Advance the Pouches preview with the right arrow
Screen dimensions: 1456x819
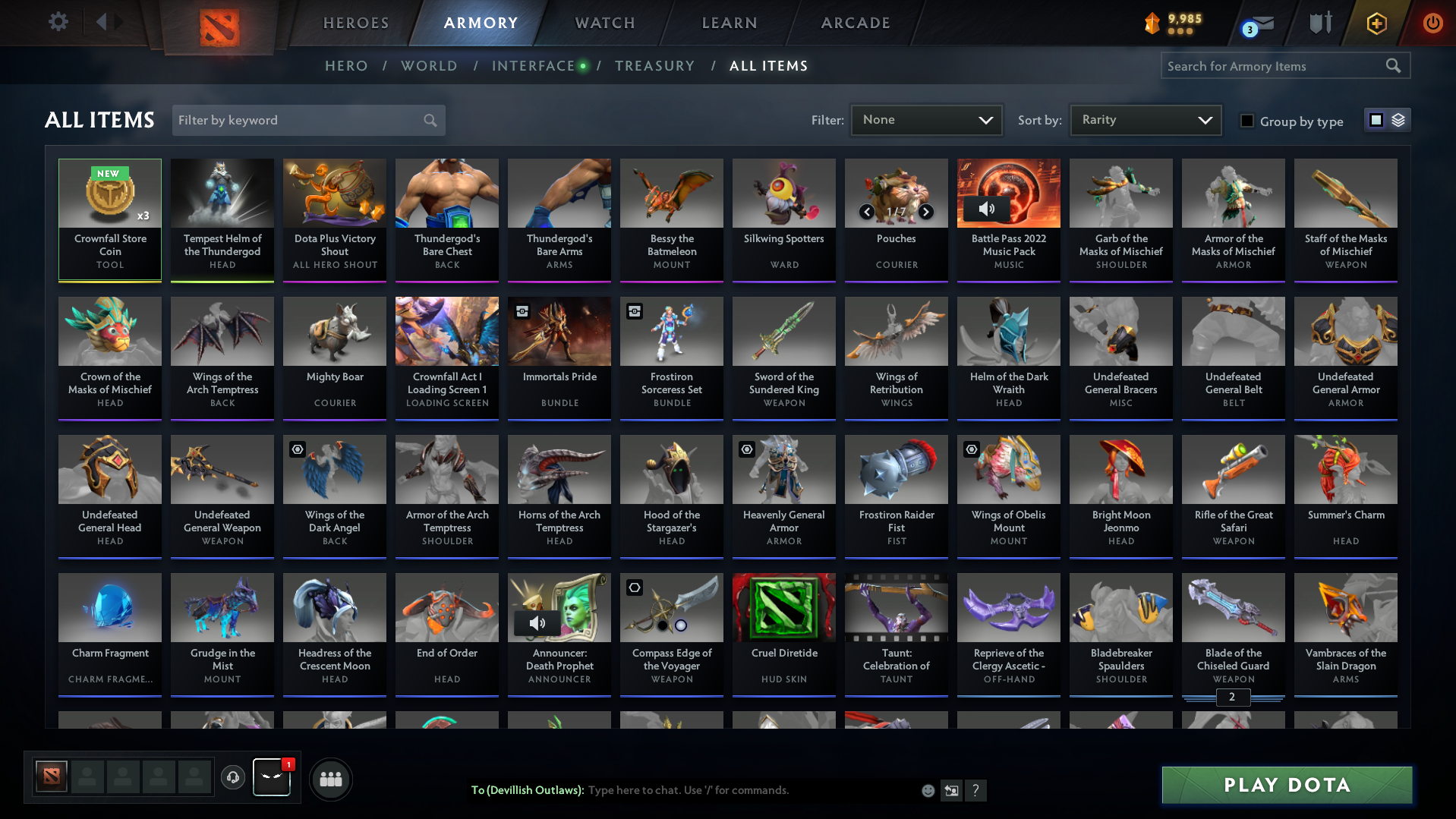coord(925,212)
